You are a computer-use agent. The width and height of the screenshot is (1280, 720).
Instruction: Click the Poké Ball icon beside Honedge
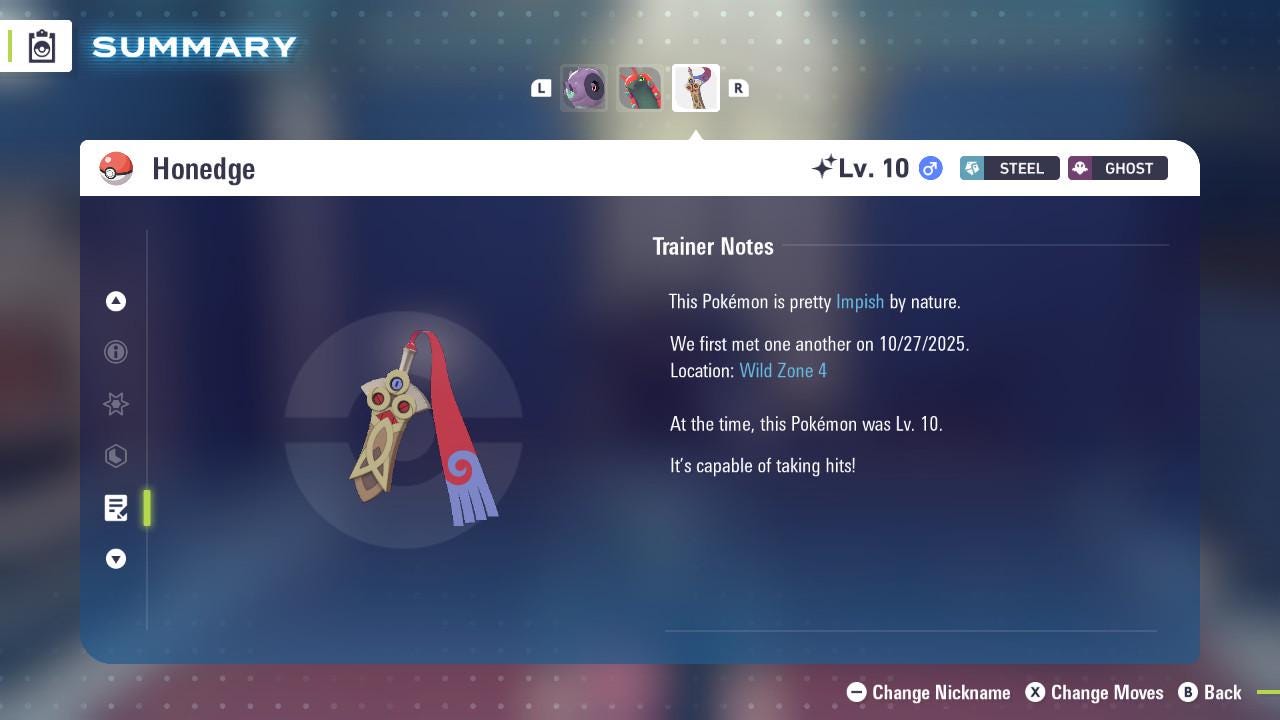click(x=116, y=168)
